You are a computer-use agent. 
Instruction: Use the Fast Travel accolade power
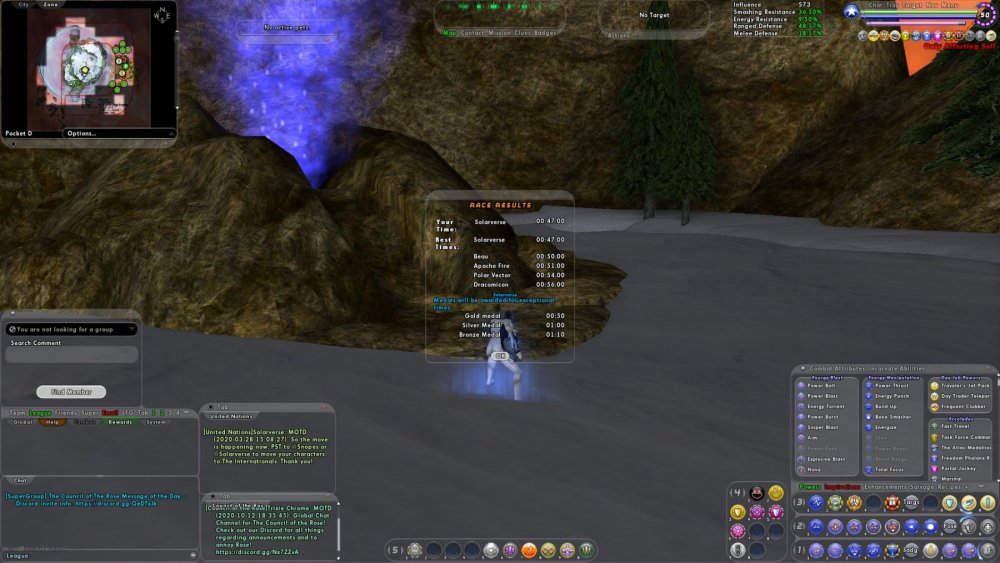tap(955, 426)
